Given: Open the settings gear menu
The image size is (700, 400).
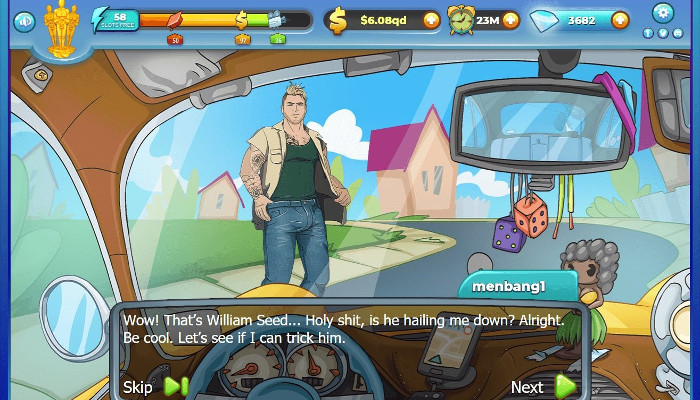Looking at the screenshot, I should coord(661,12).
